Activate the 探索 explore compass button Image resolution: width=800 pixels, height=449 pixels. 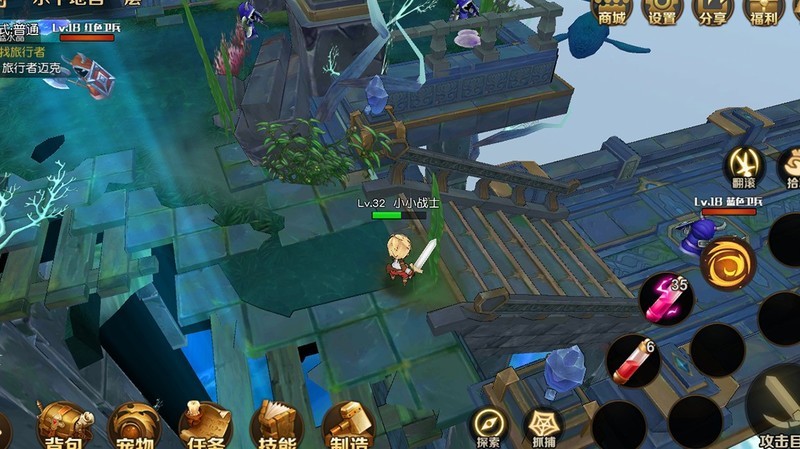(489, 425)
